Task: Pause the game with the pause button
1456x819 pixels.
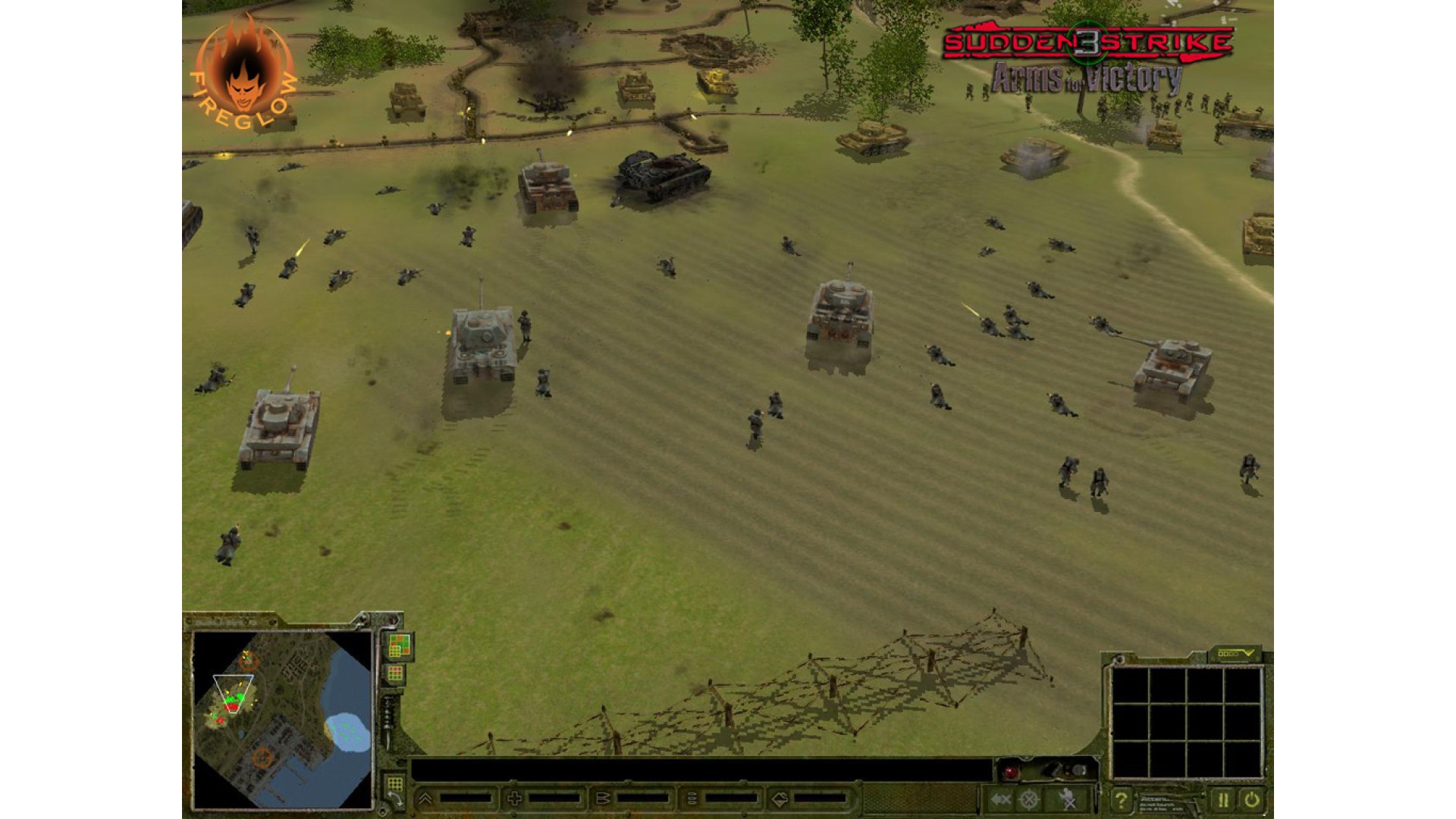Action: 1222,799
